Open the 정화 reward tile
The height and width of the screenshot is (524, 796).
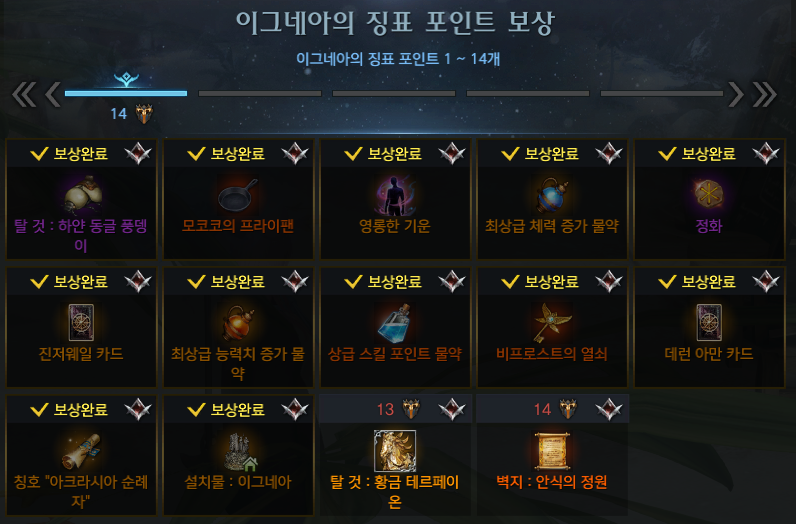point(709,200)
